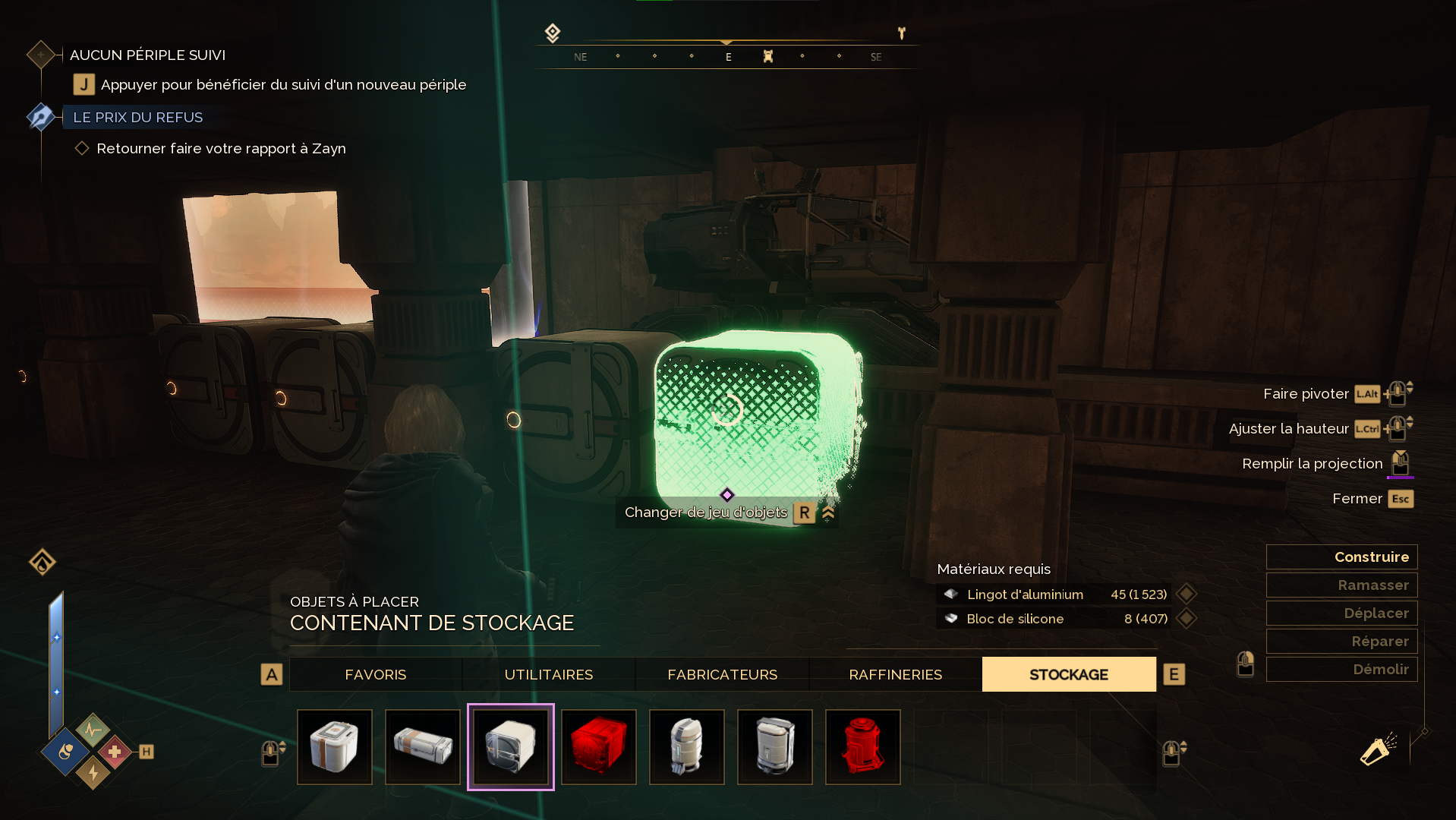Pick the wide metal-framed white tank slot

pos(775,747)
